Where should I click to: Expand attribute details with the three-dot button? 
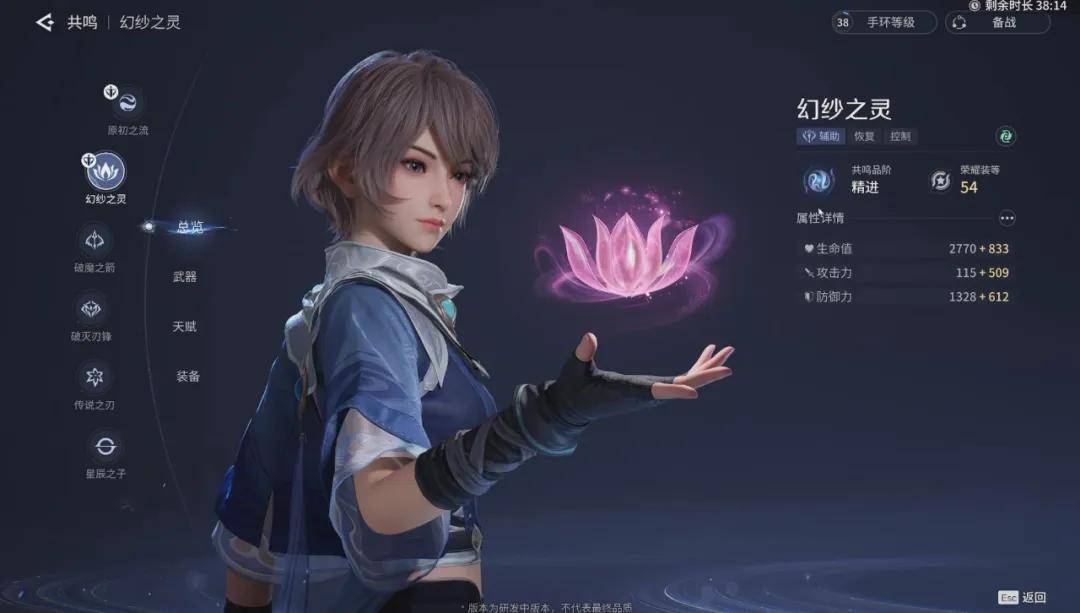[1006, 218]
